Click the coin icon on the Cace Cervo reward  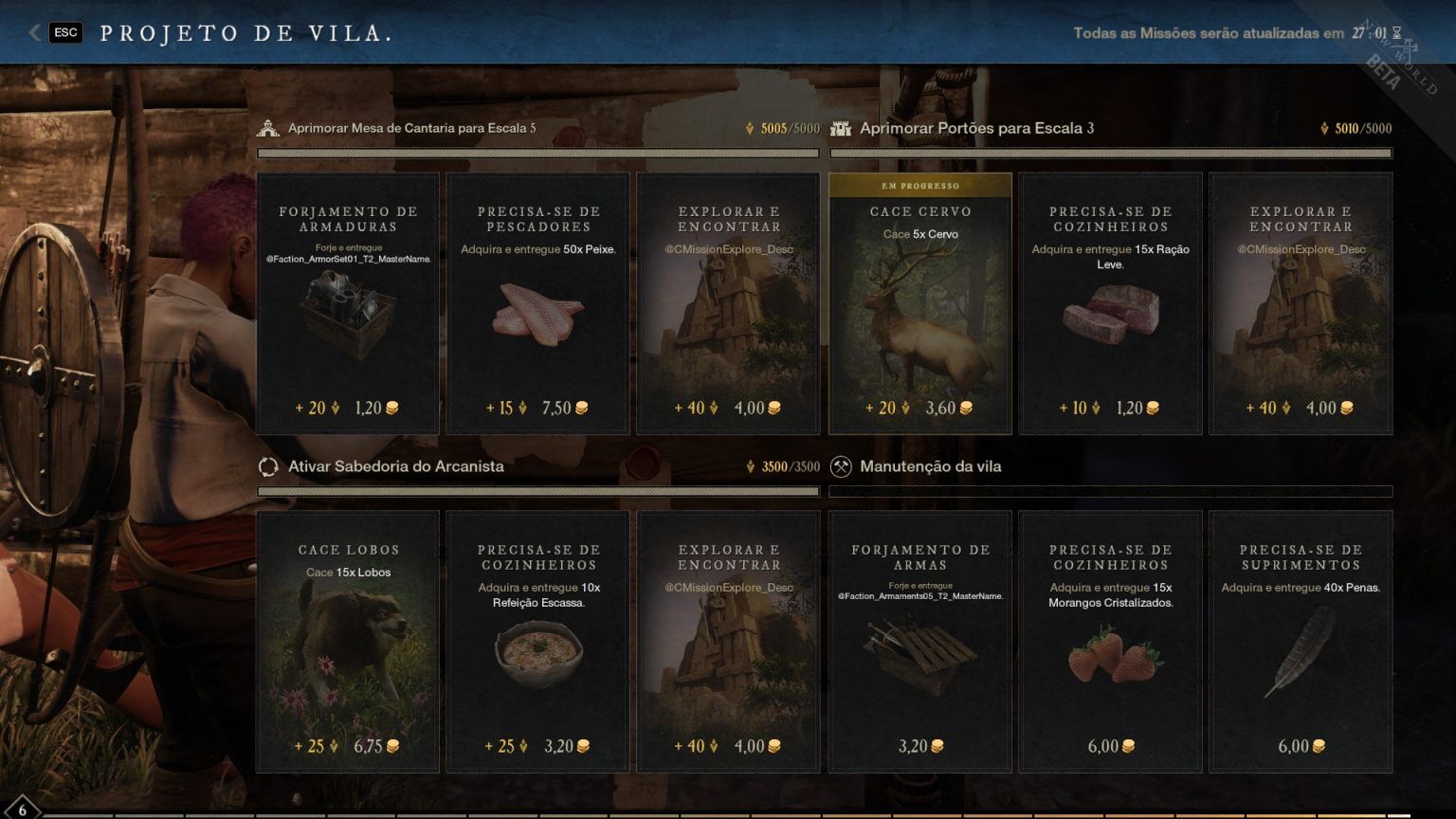coord(964,407)
